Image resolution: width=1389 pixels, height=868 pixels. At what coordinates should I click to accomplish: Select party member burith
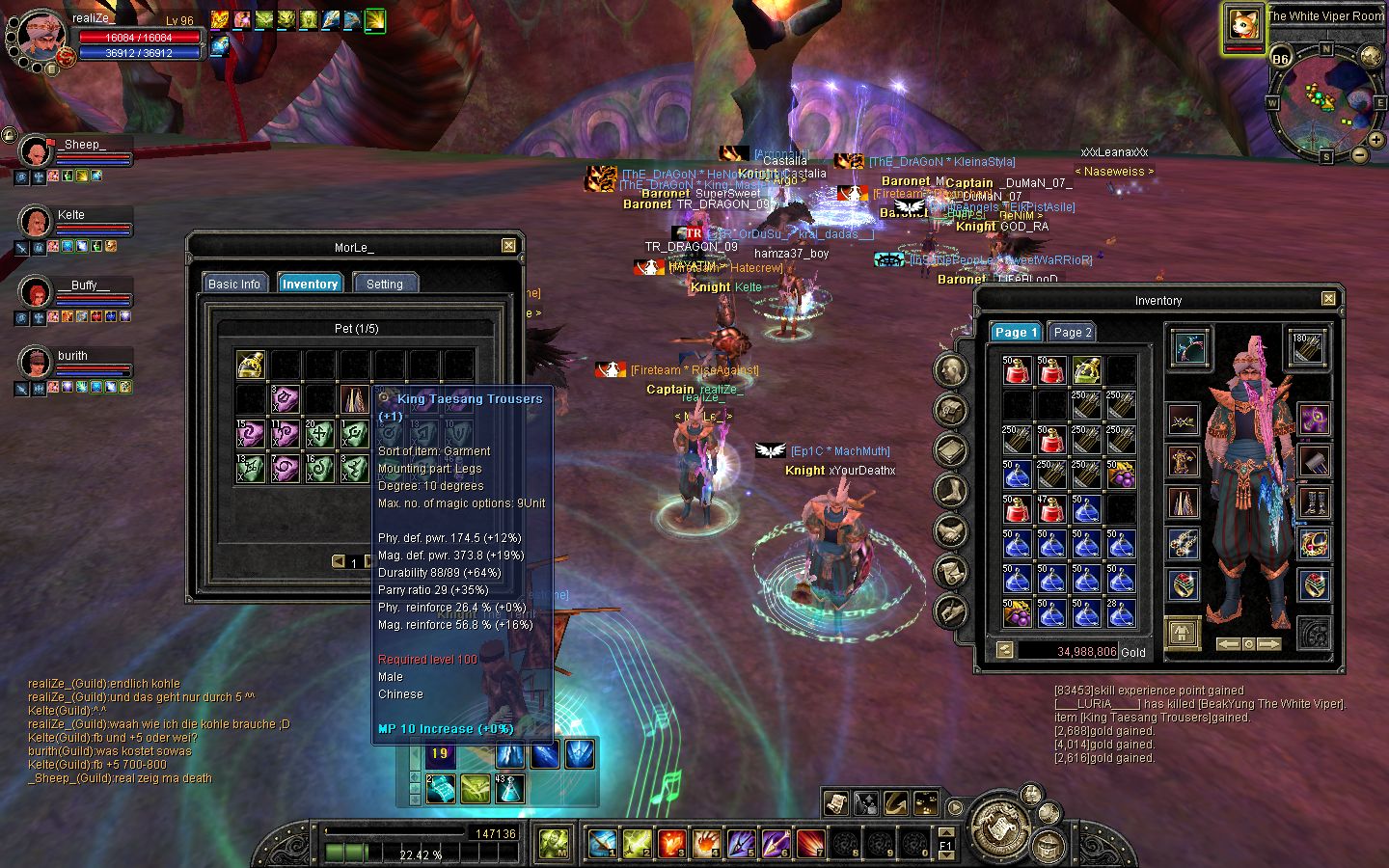click(36, 363)
